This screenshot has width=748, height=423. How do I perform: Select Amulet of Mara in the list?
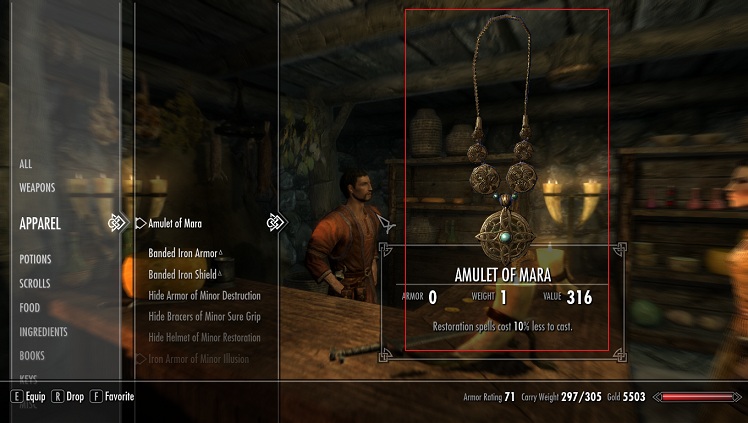(x=175, y=223)
